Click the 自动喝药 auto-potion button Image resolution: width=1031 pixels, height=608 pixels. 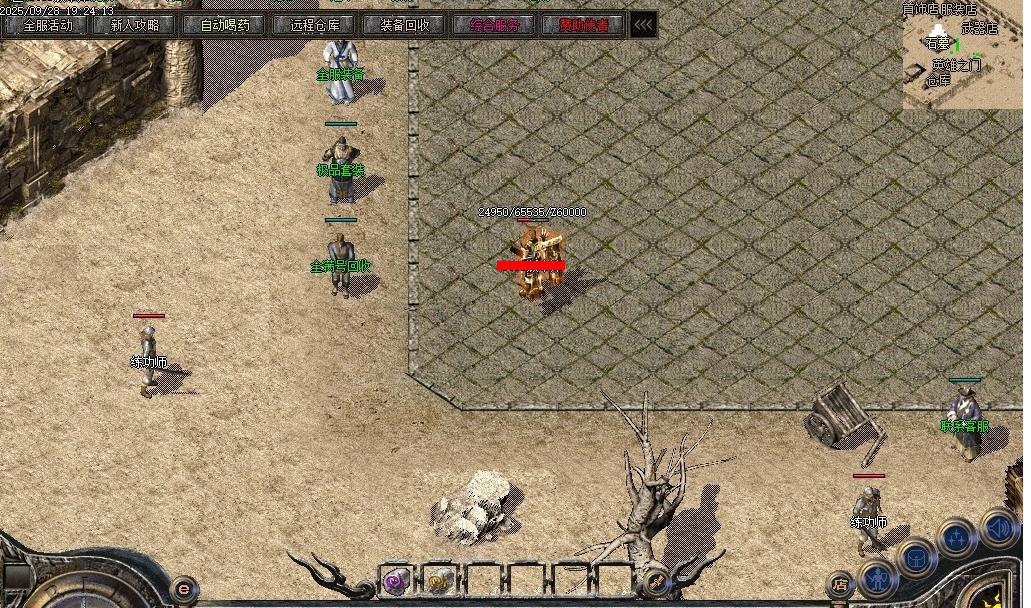pyautogui.click(x=225, y=25)
